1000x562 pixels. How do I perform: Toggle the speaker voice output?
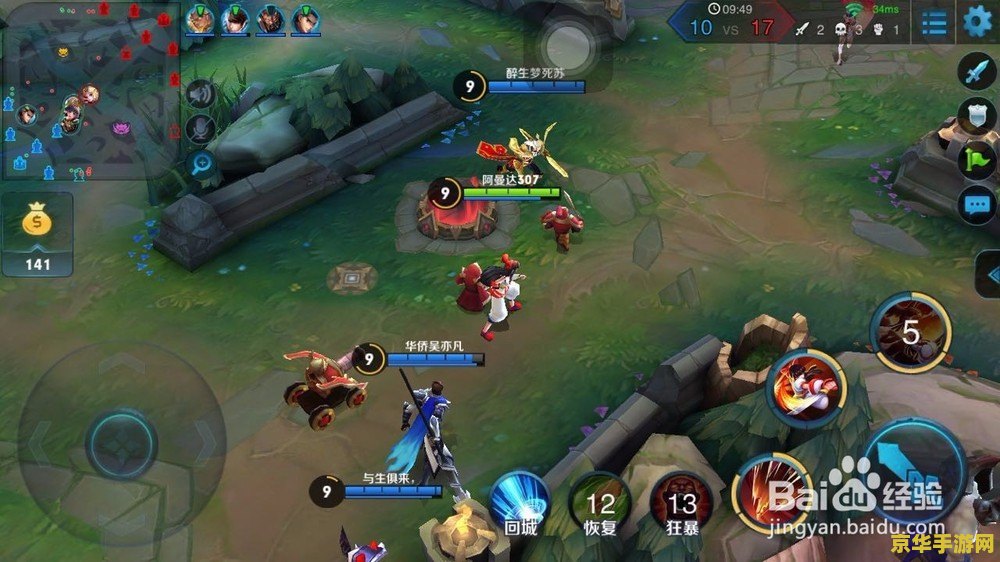point(201,94)
